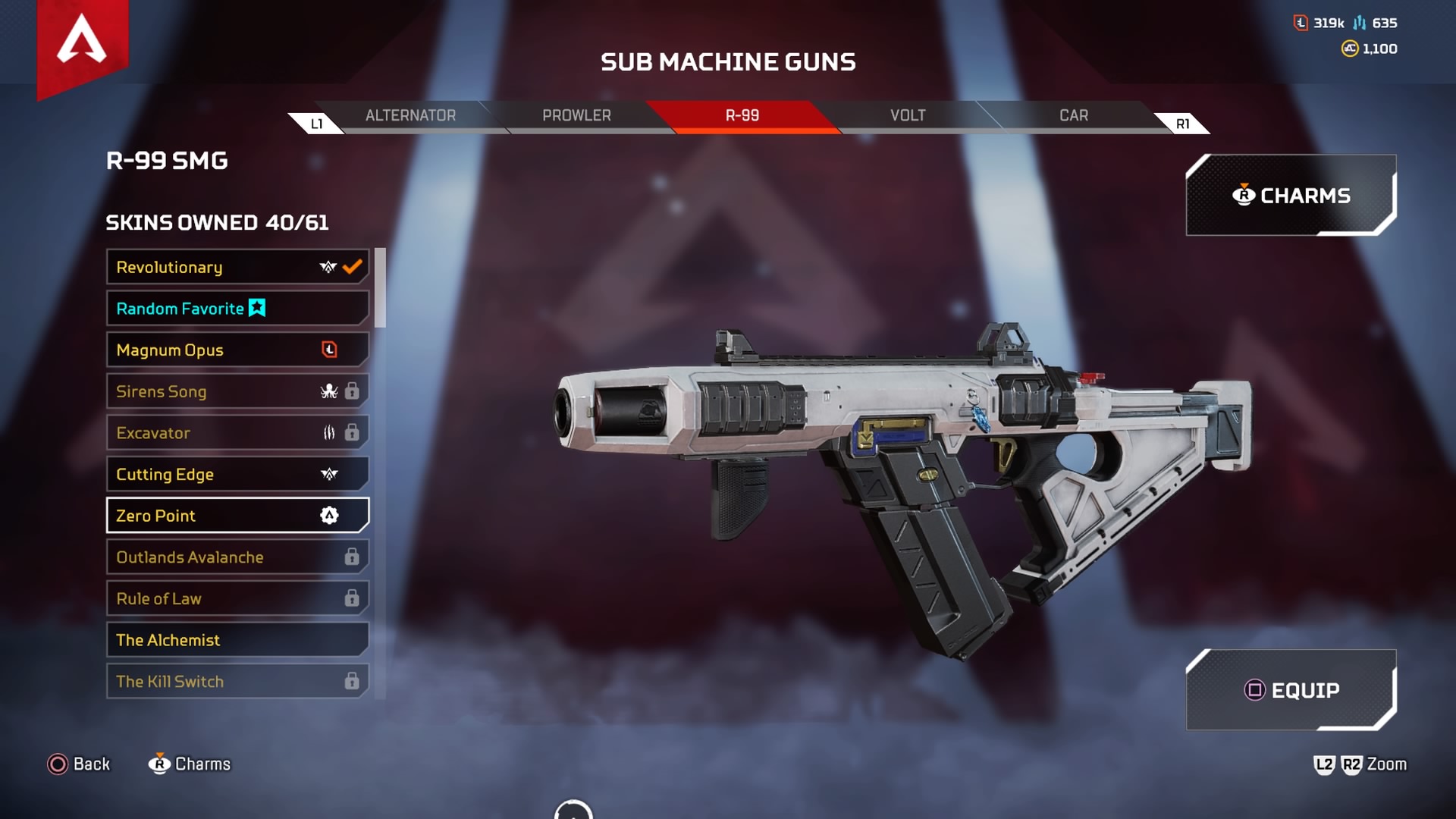
Task: Open the Prowler weapon tab
Action: [x=576, y=115]
